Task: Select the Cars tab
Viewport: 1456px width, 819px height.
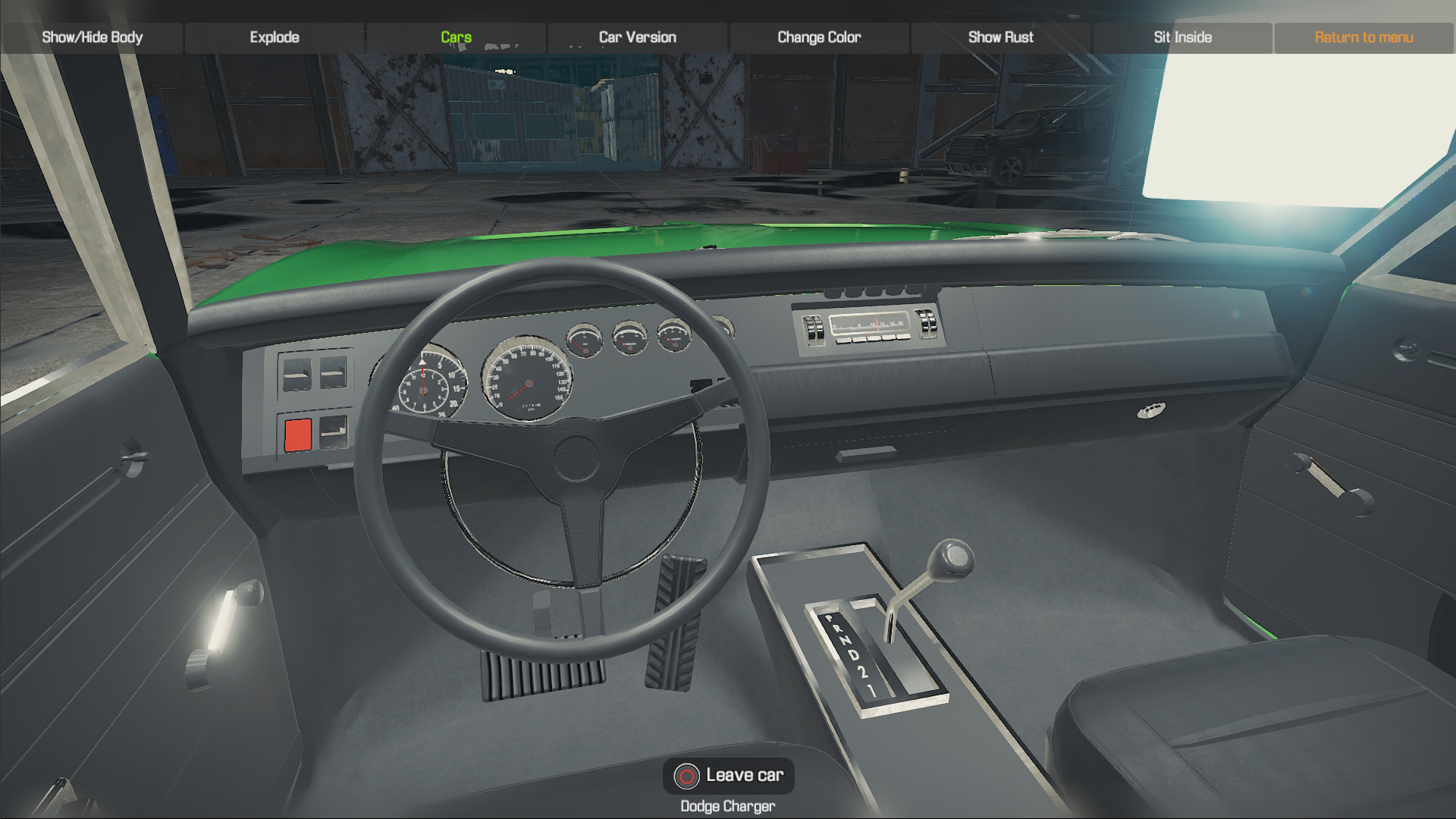Action: point(455,36)
